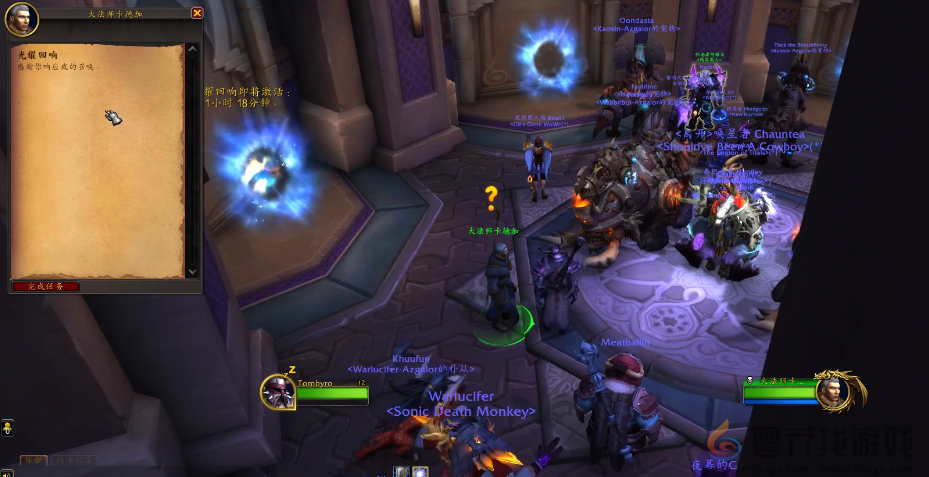Close the quest dialog window
This screenshot has width=929, height=477.
click(x=197, y=13)
